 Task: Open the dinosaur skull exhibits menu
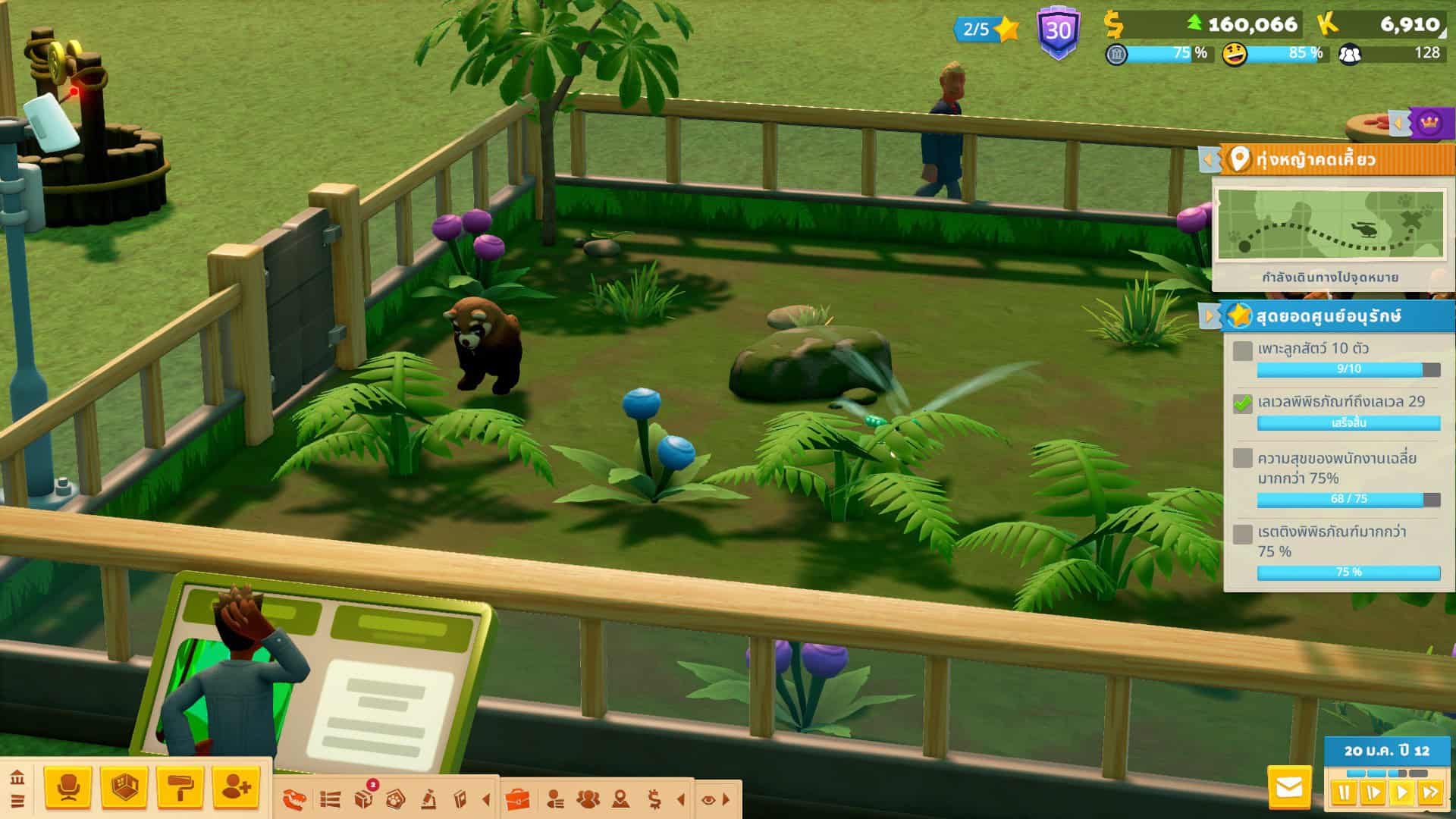(x=294, y=799)
